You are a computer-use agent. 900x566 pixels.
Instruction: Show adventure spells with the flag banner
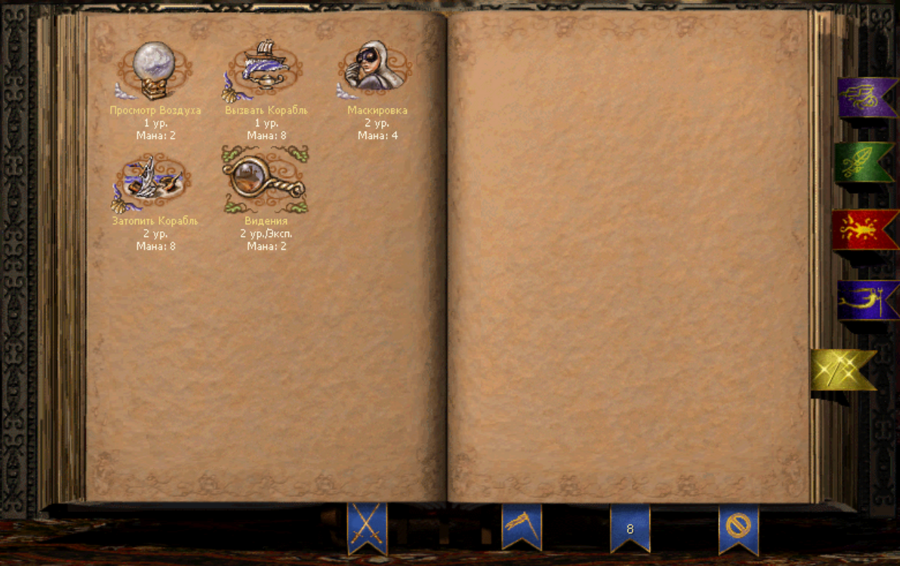pos(521,525)
